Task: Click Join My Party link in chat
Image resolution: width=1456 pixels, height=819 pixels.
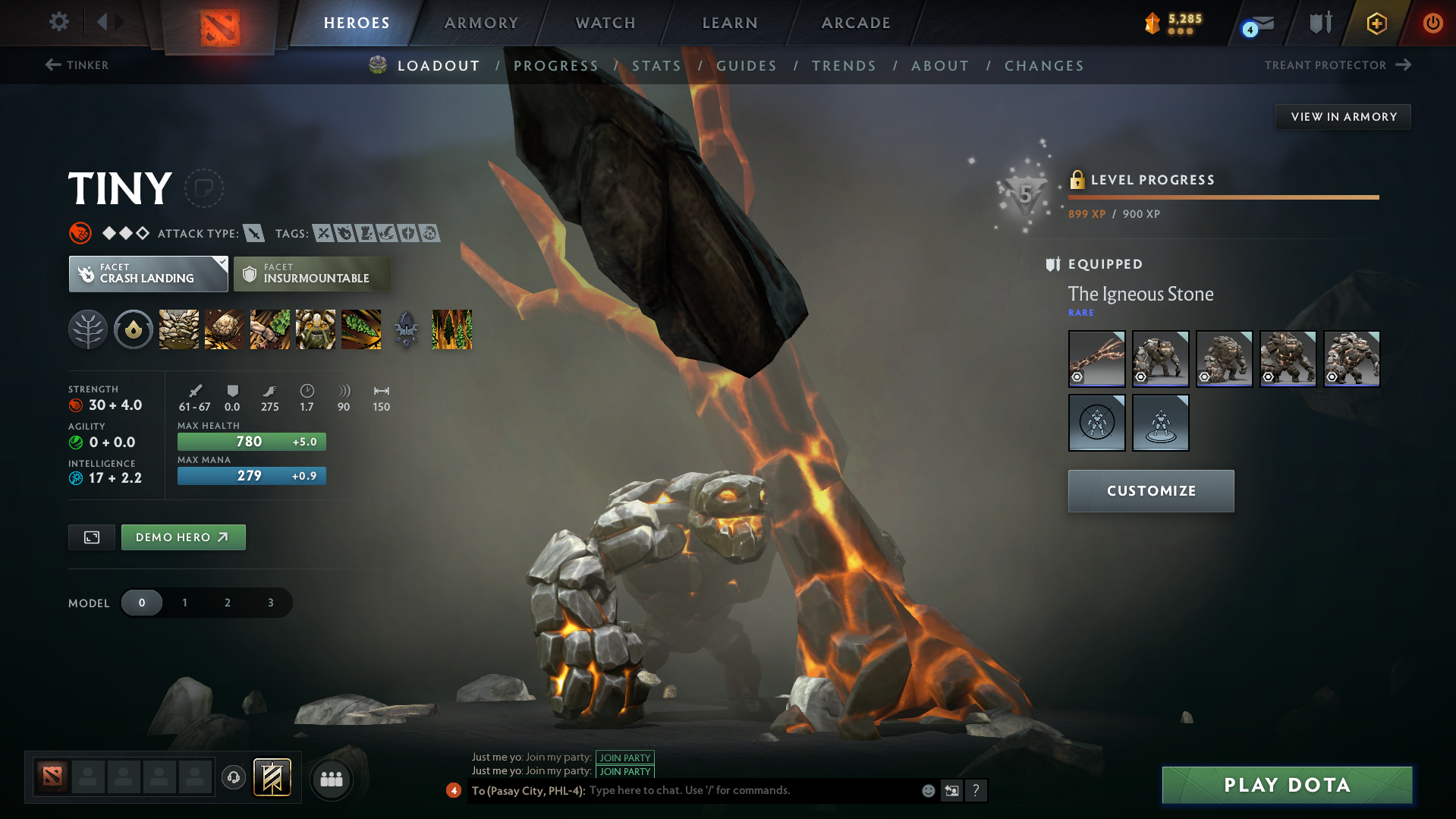Action: coord(624,758)
